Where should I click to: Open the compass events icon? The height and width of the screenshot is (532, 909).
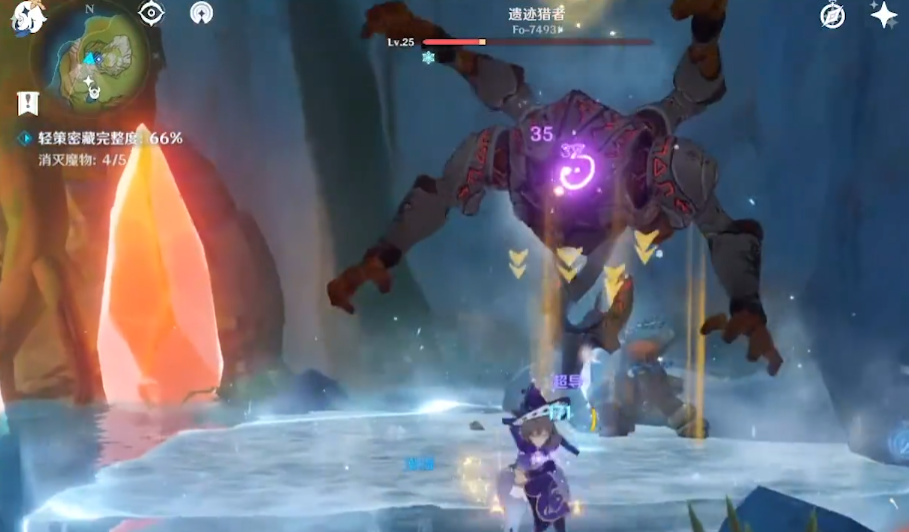(x=832, y=15)
